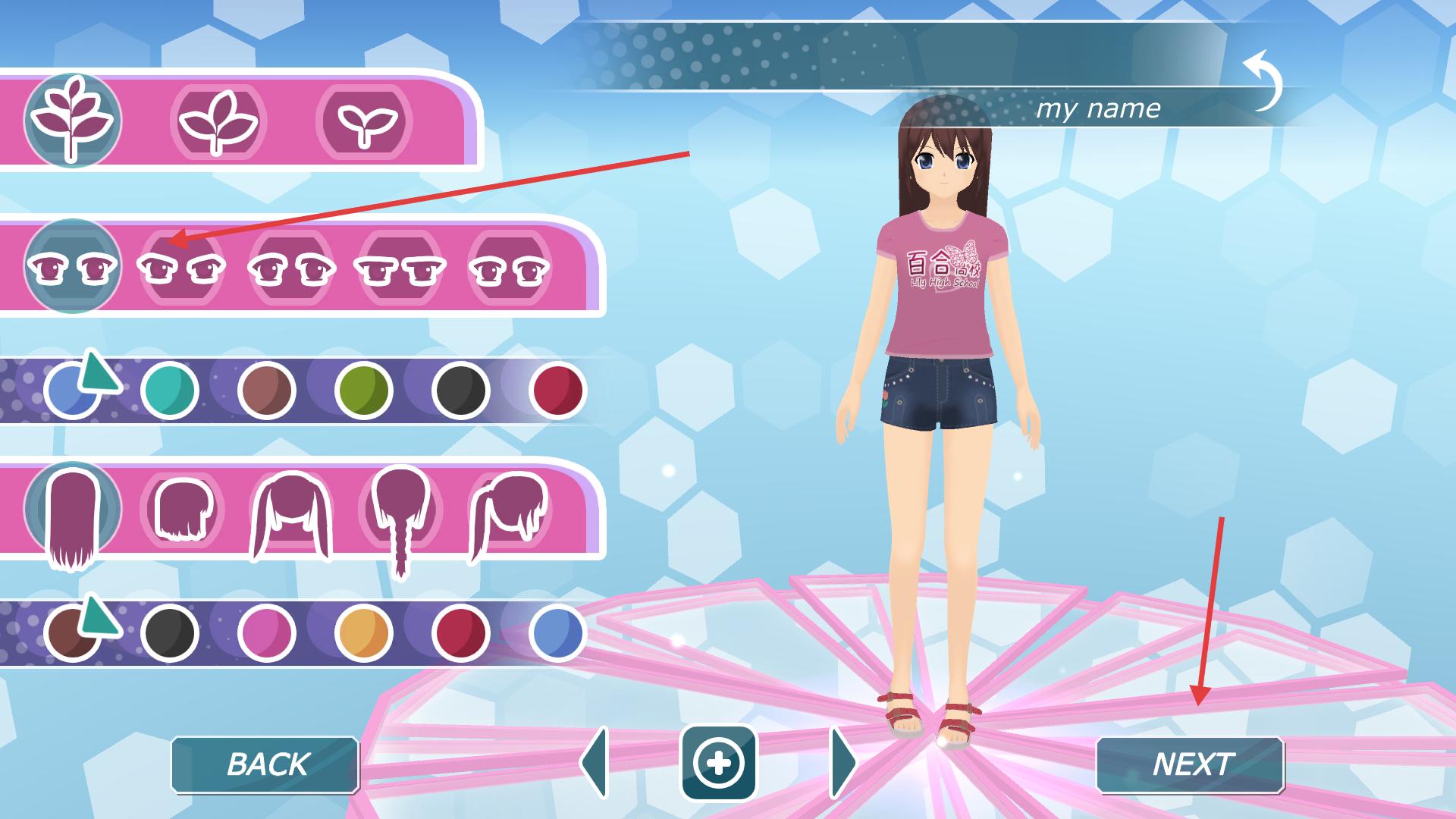Select the three-leaf plant icon

[218, 121]
